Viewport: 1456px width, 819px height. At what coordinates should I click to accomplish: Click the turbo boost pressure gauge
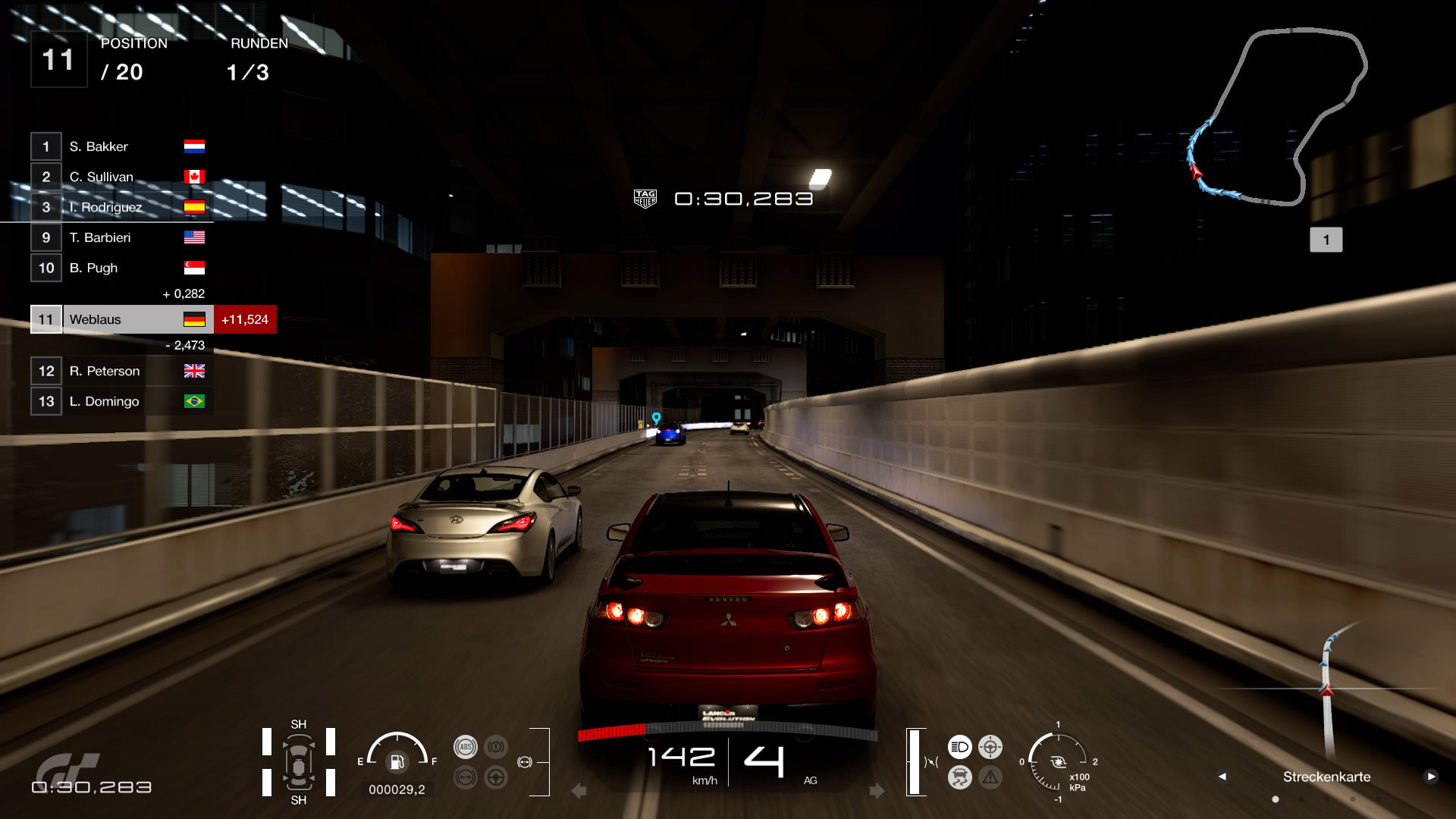[1058, 762]
